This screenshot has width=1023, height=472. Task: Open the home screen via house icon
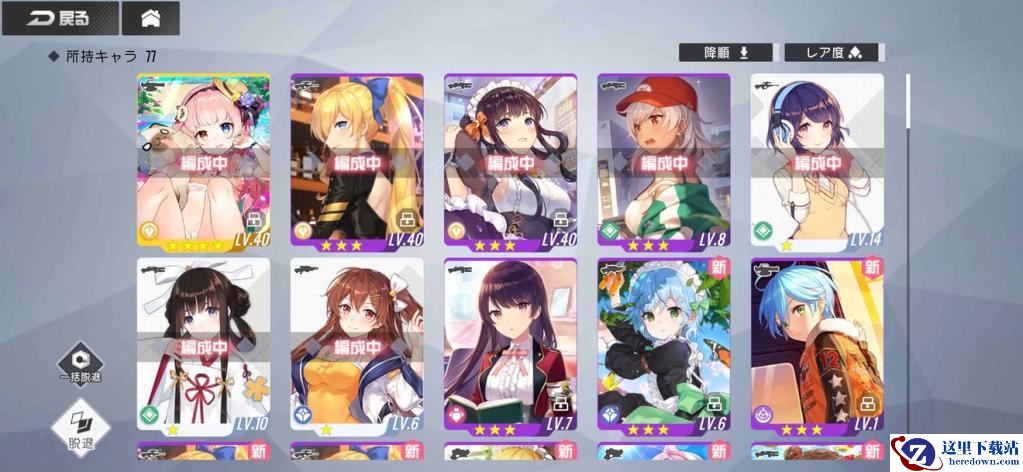pyautogui.click(x=151, y=18)
